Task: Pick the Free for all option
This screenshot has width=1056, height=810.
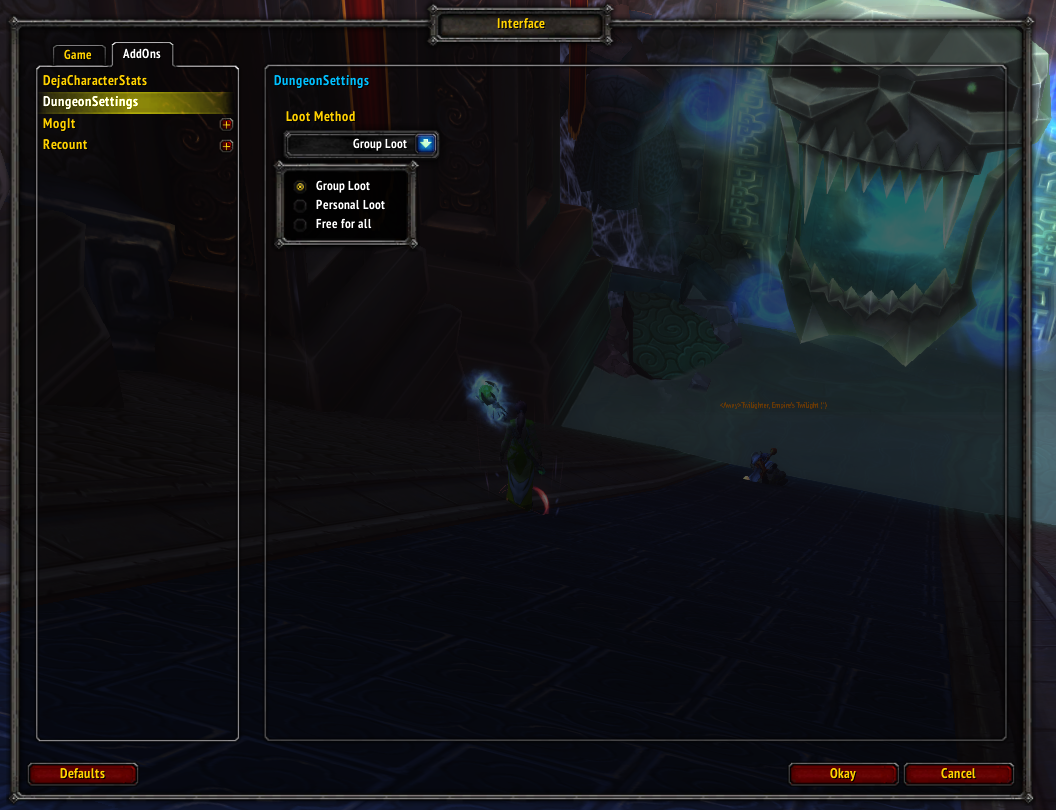Action: pos(300,224)
